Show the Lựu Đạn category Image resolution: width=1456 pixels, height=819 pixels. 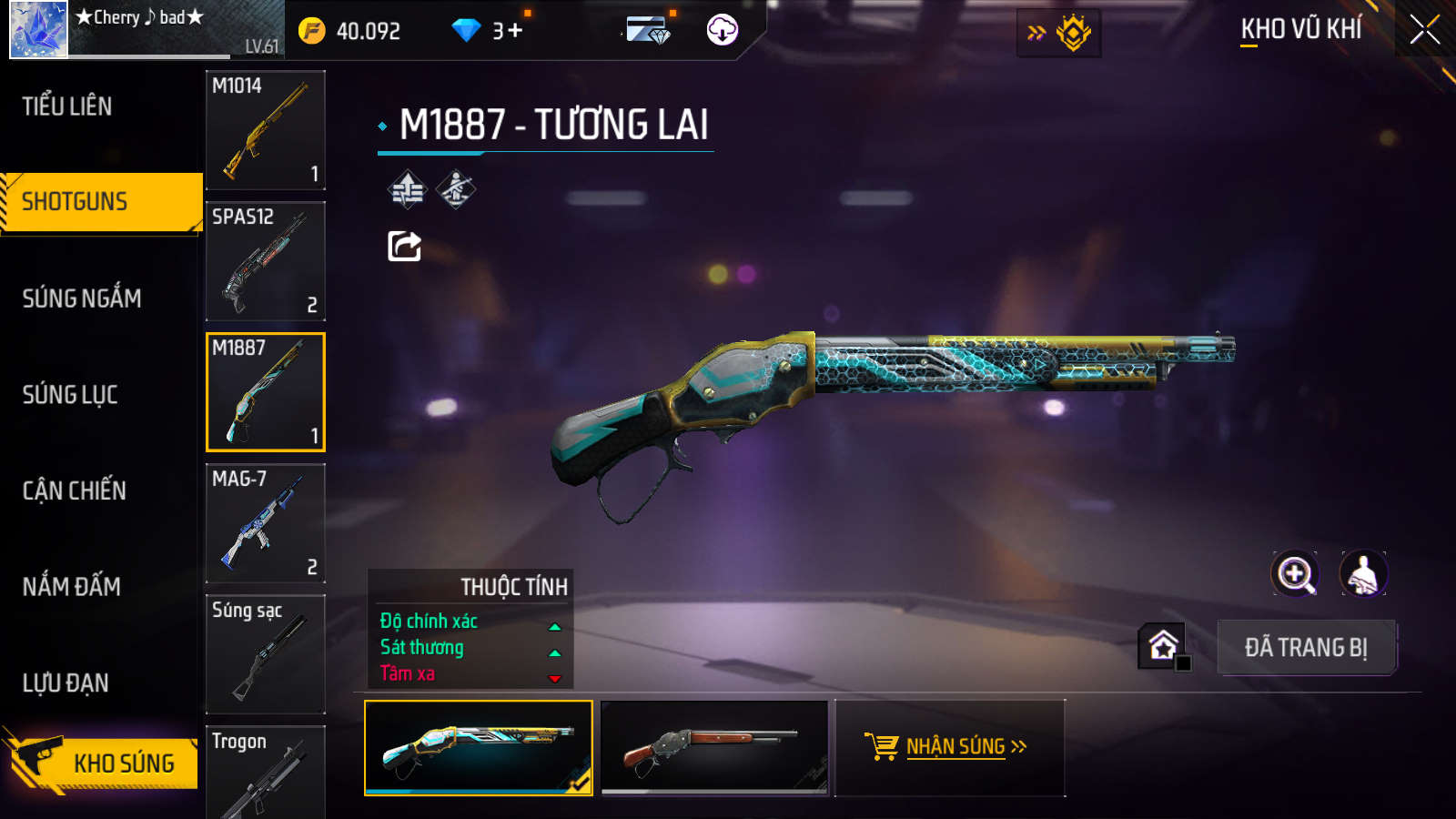pyautogui.click(x=66, y=683)
